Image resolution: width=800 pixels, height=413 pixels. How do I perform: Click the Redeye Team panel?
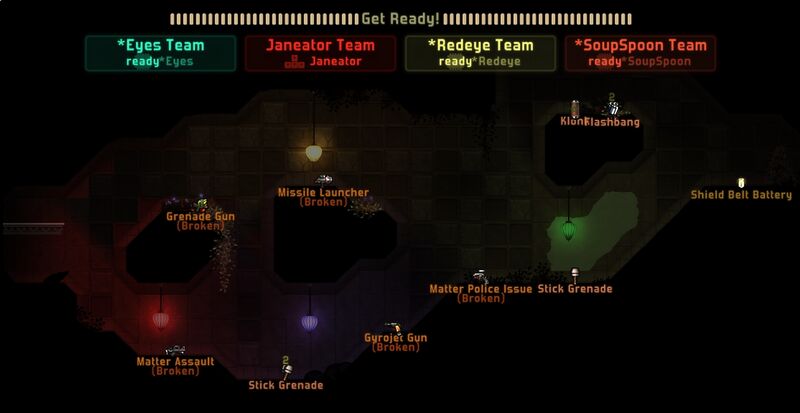click(x=480, y=53)
